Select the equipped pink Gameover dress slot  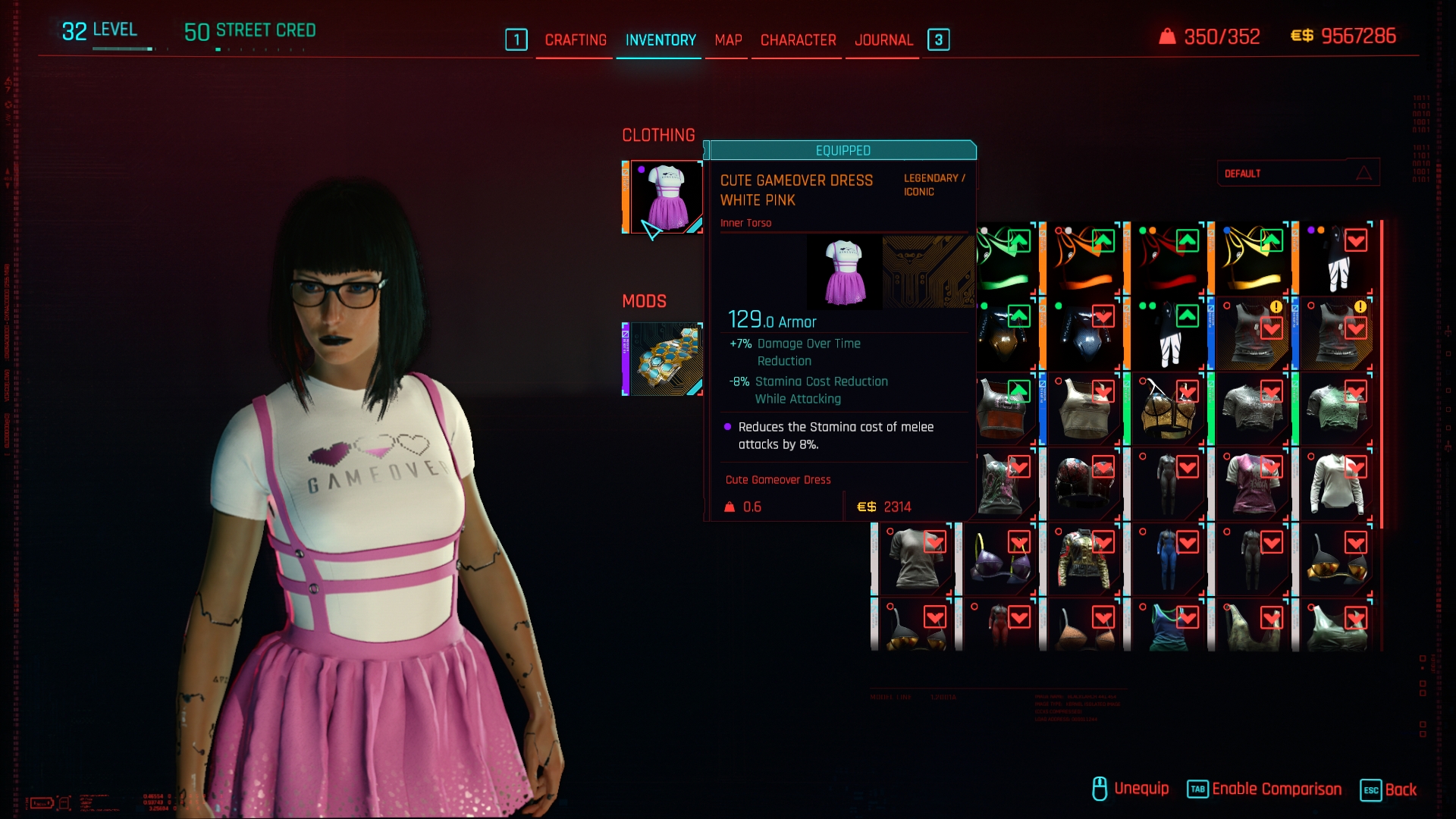[665, 197]
